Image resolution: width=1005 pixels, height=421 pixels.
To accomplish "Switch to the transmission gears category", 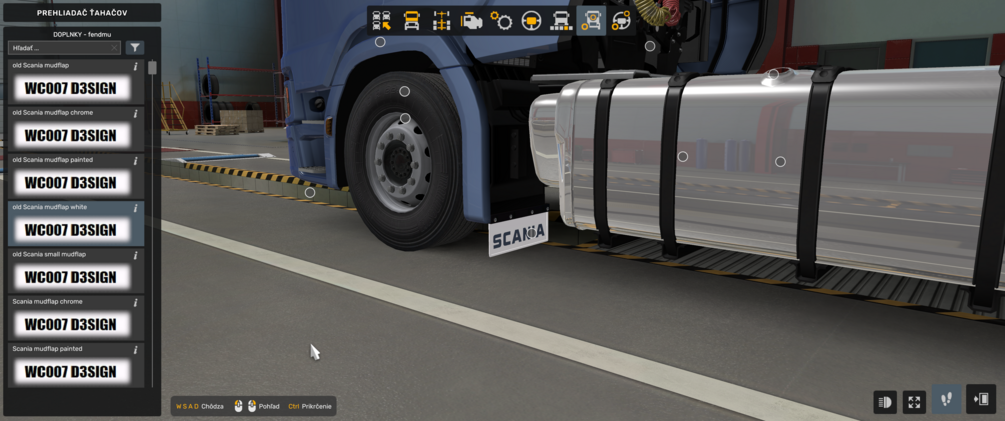I will 501,20.
